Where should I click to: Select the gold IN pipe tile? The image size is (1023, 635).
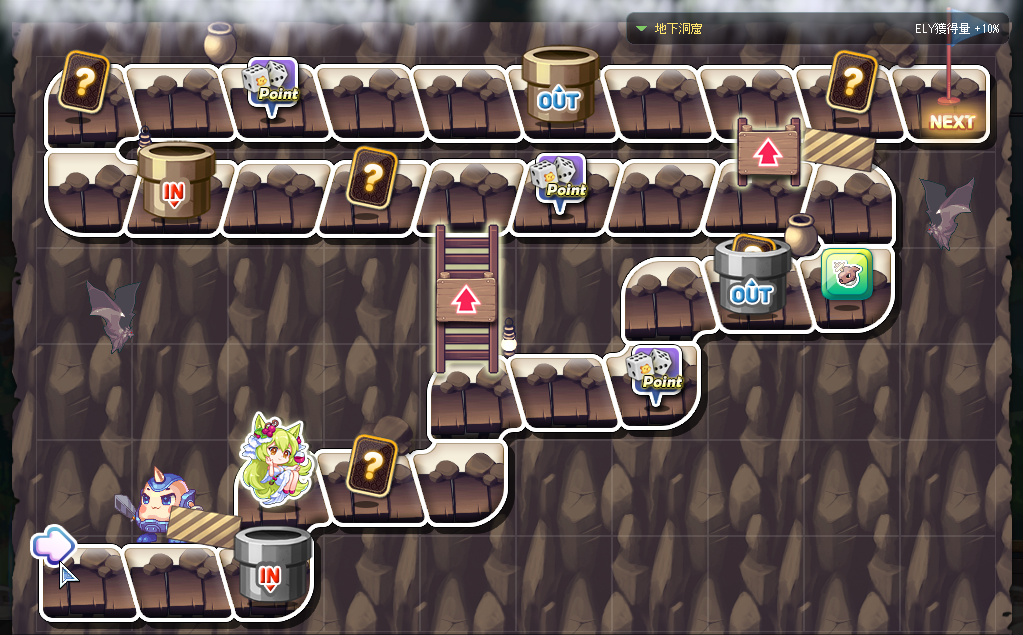tap(175, 181)
